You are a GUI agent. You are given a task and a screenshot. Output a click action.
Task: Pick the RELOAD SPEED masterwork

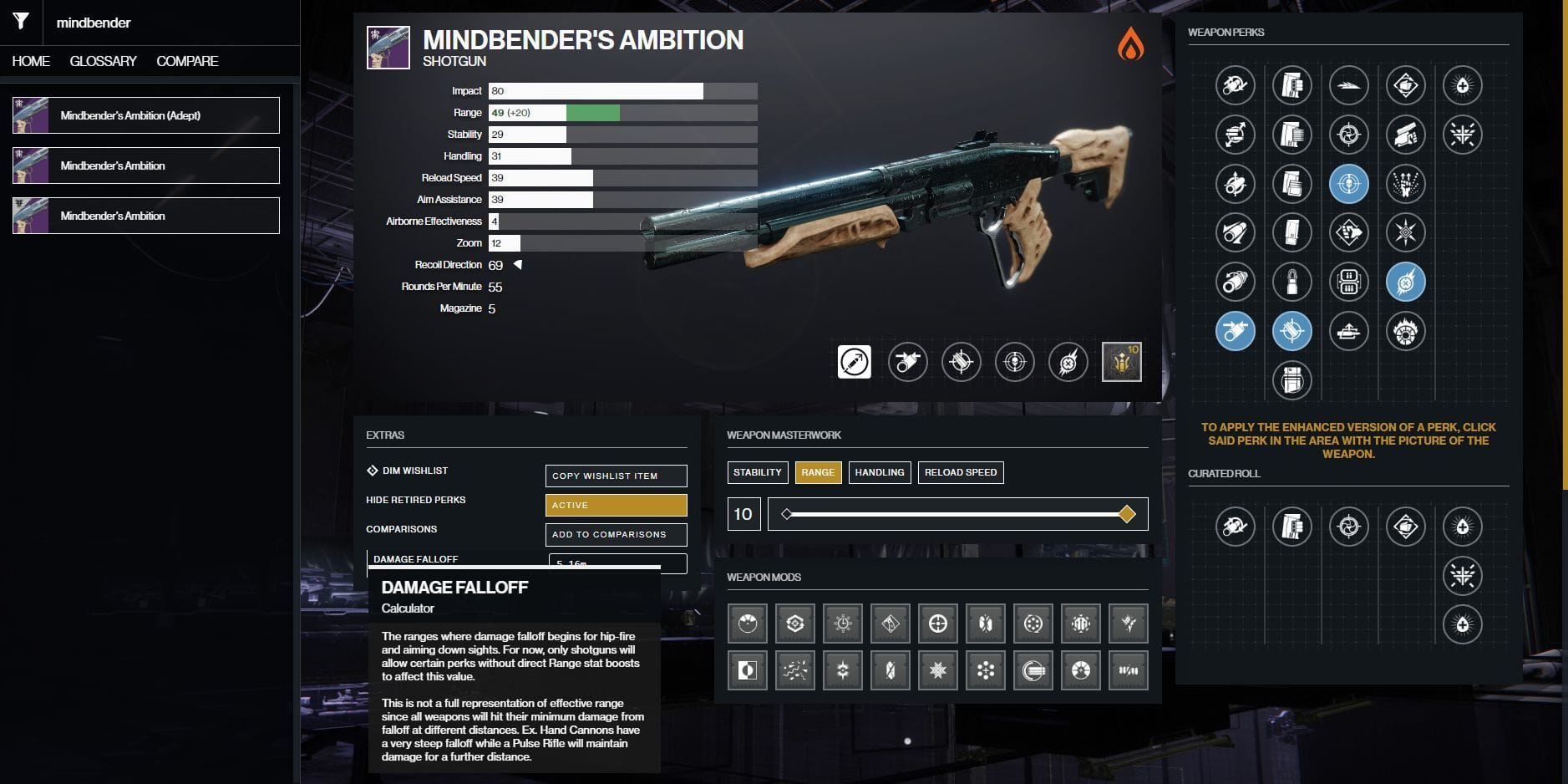[961, 472]
